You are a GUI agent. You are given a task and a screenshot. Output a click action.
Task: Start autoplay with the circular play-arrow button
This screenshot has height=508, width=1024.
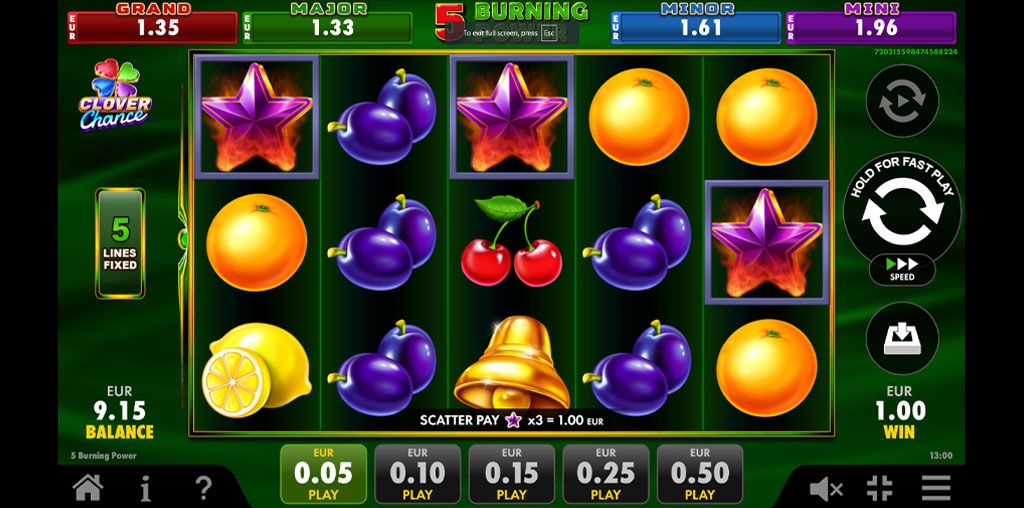(901, 100)
